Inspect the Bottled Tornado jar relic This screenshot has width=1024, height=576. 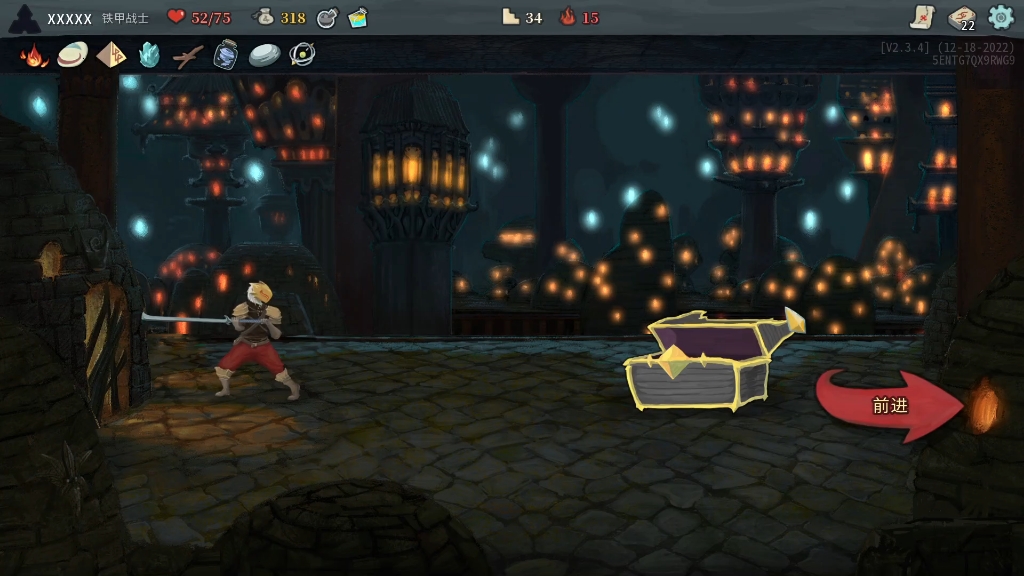click(x=226, y=55)
